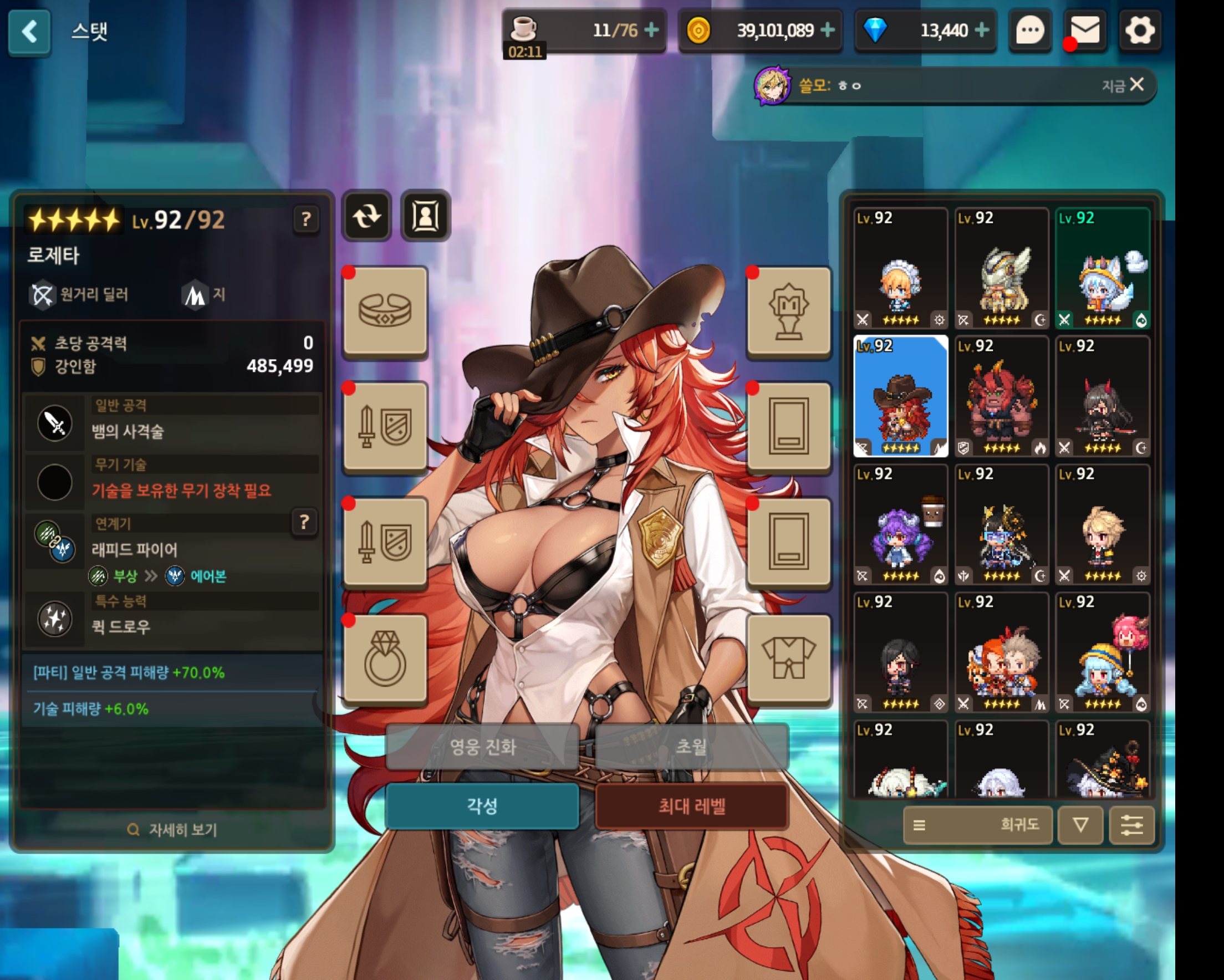Viewport: 1224px width, 980px height.
Task: Open the mailbox envelope icon
Action: pyautogui.click(x=1084, y=30)
